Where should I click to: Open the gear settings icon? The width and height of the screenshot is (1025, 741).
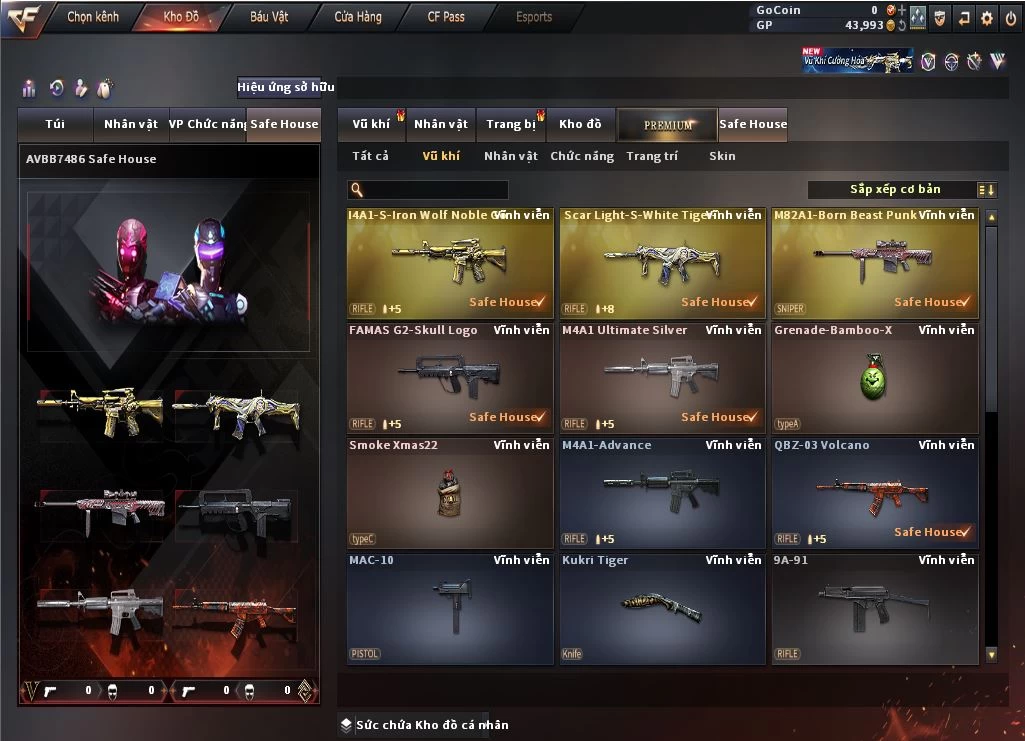point(987,18)
